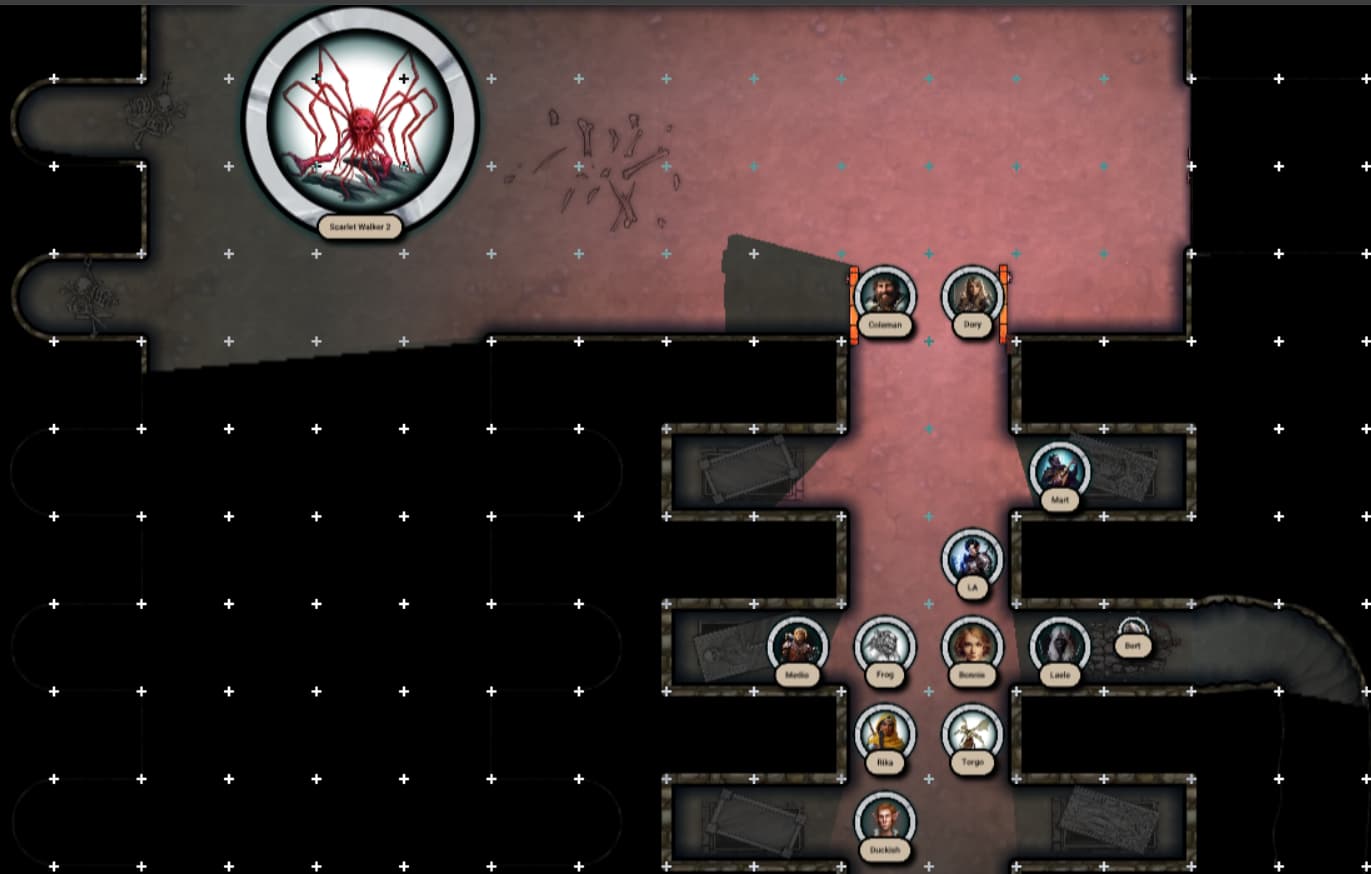Choose the Mart character token
This screenshot has width=1371, height=874.
pos(1059,471)
